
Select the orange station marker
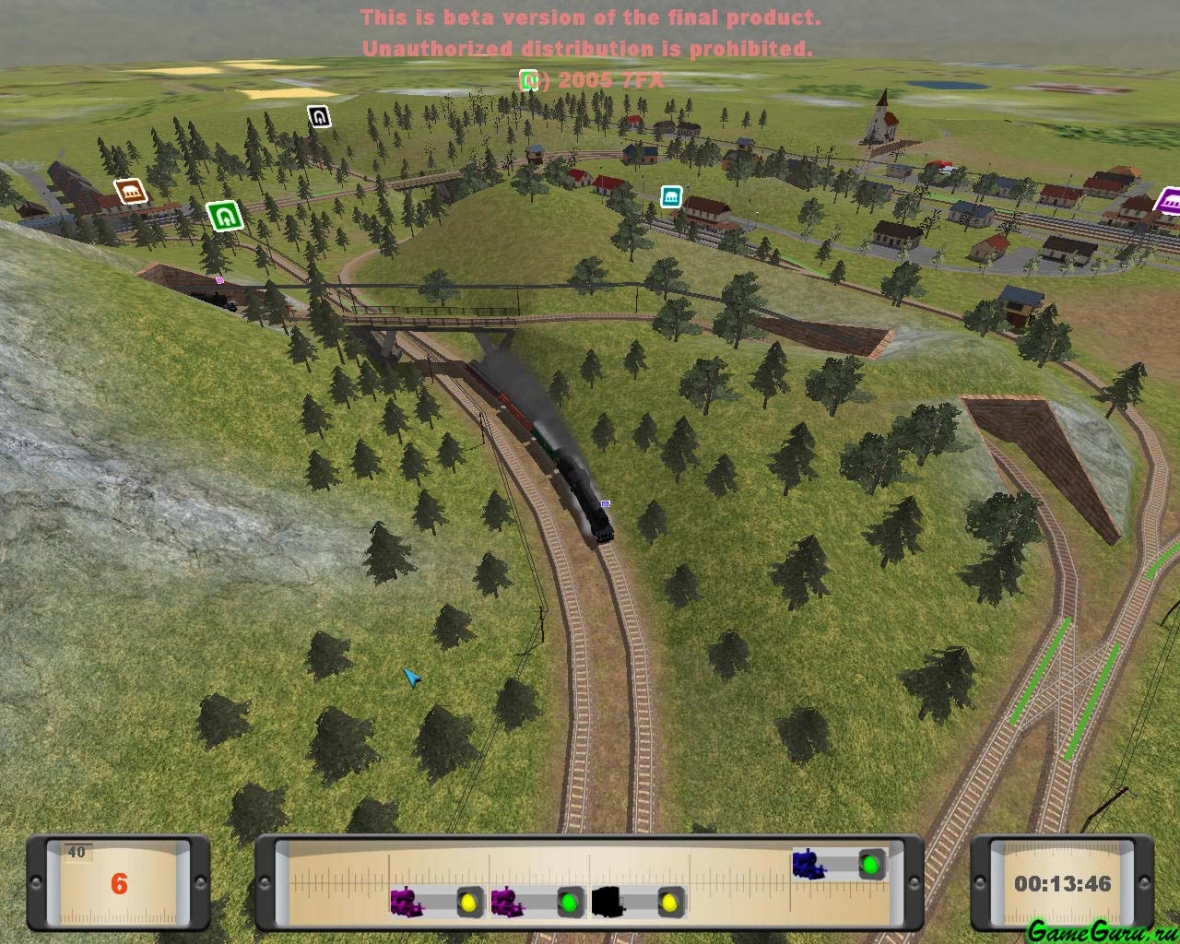(x=130, y=191)
